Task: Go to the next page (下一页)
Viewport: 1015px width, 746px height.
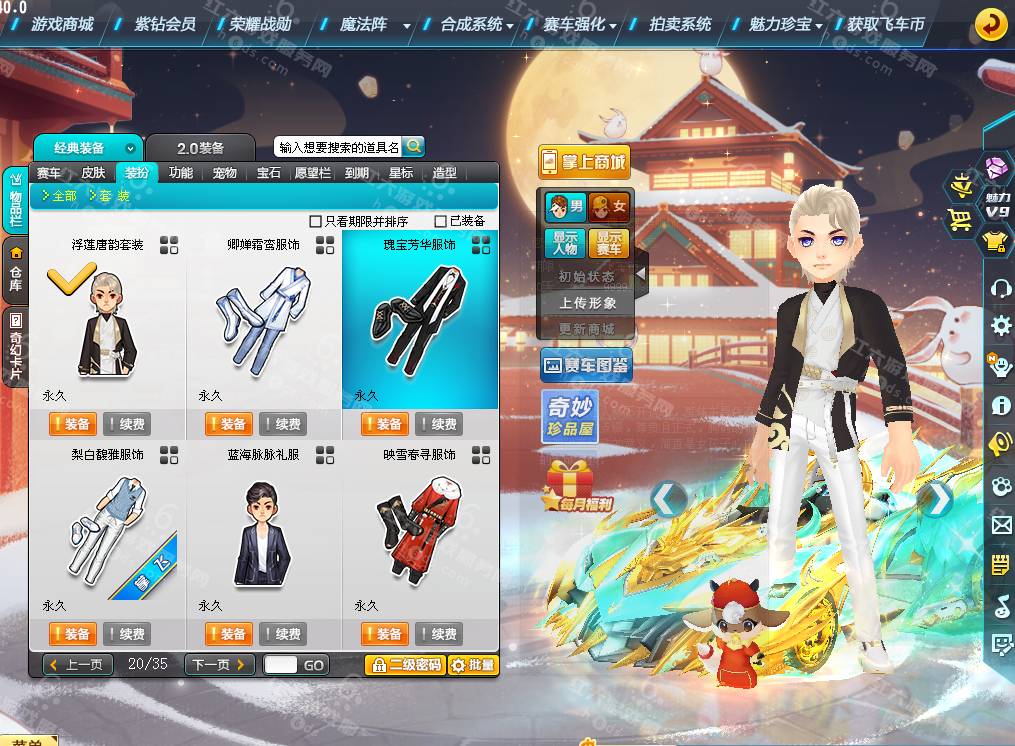Action: click(218, 665)
